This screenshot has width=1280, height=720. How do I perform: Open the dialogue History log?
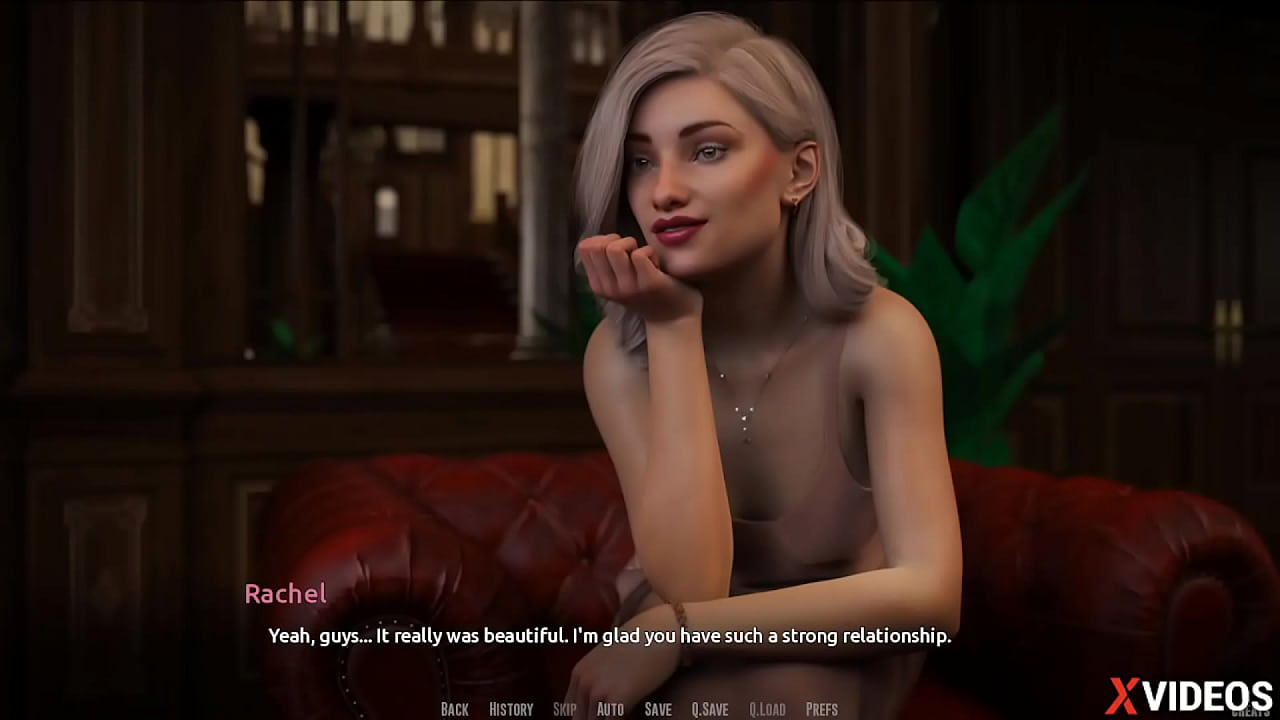511,709
